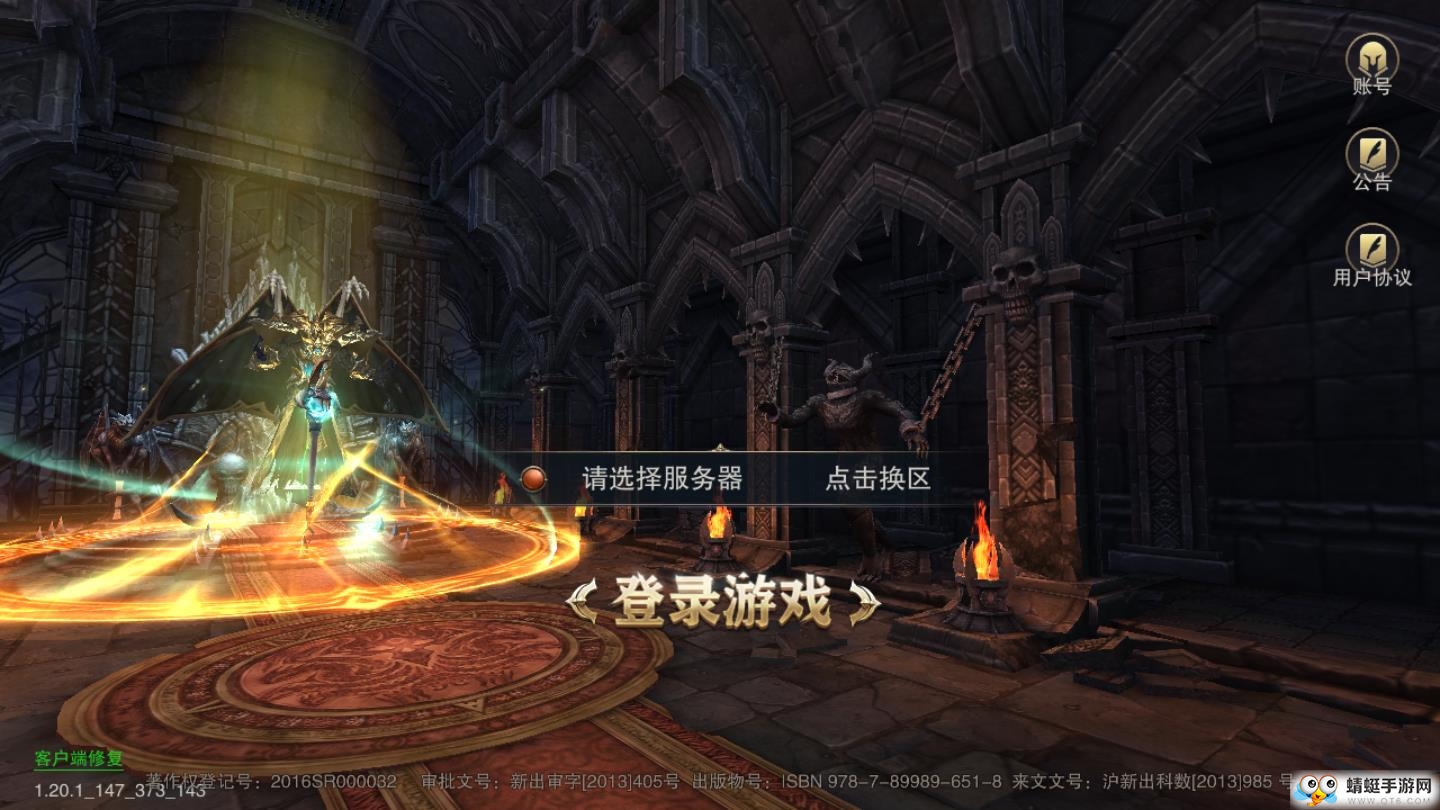This screenshot has height=810, width=1440.
Task: Click the quill icon above 公告 label
Action: (x=1374, y=152)
